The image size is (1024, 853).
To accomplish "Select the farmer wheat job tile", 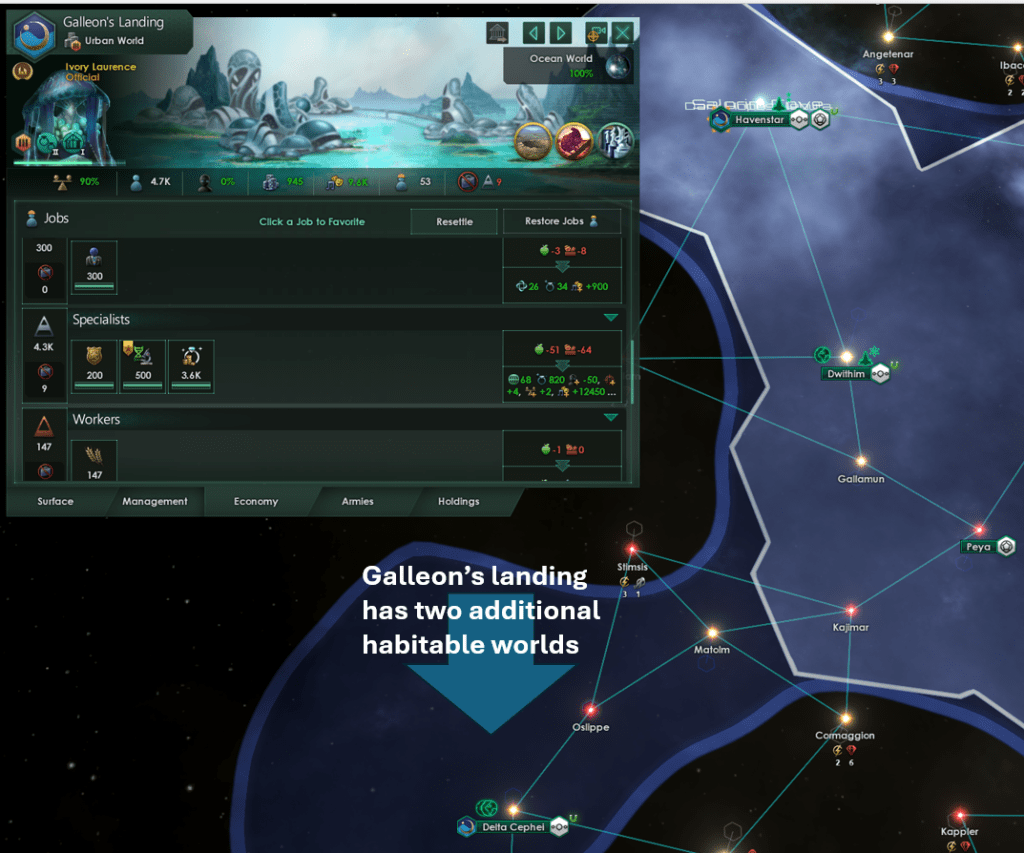I will click(95, 461).
